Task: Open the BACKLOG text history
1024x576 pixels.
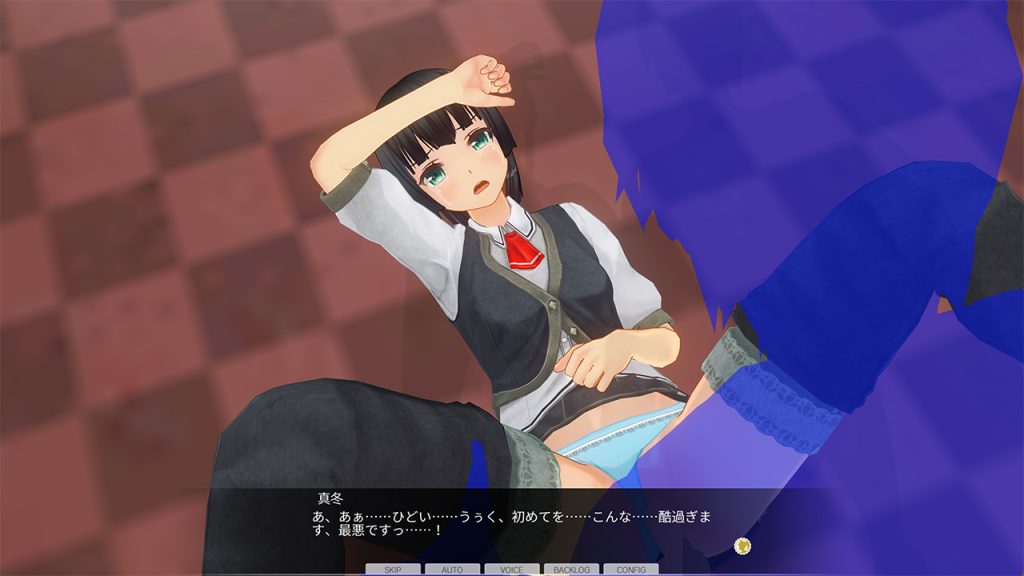Action: click(x=571, y=570)
